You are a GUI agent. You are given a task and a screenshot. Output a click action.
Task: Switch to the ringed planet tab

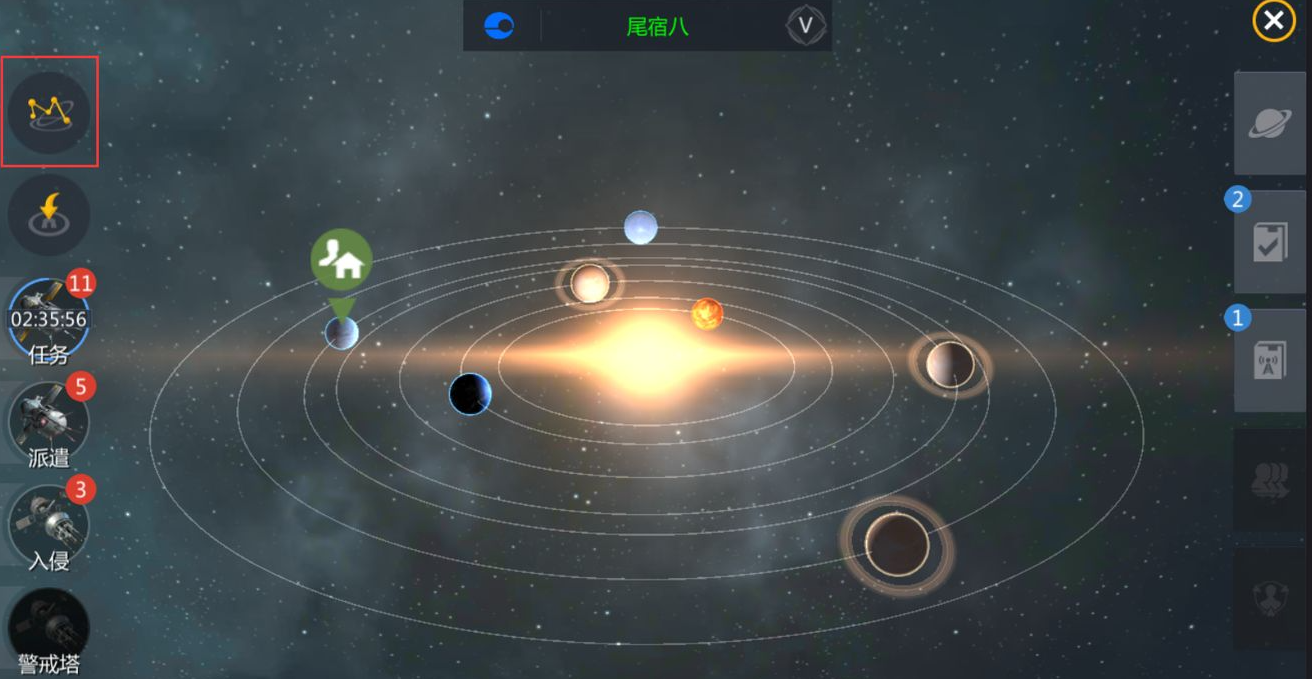(x=1270, y=124)
